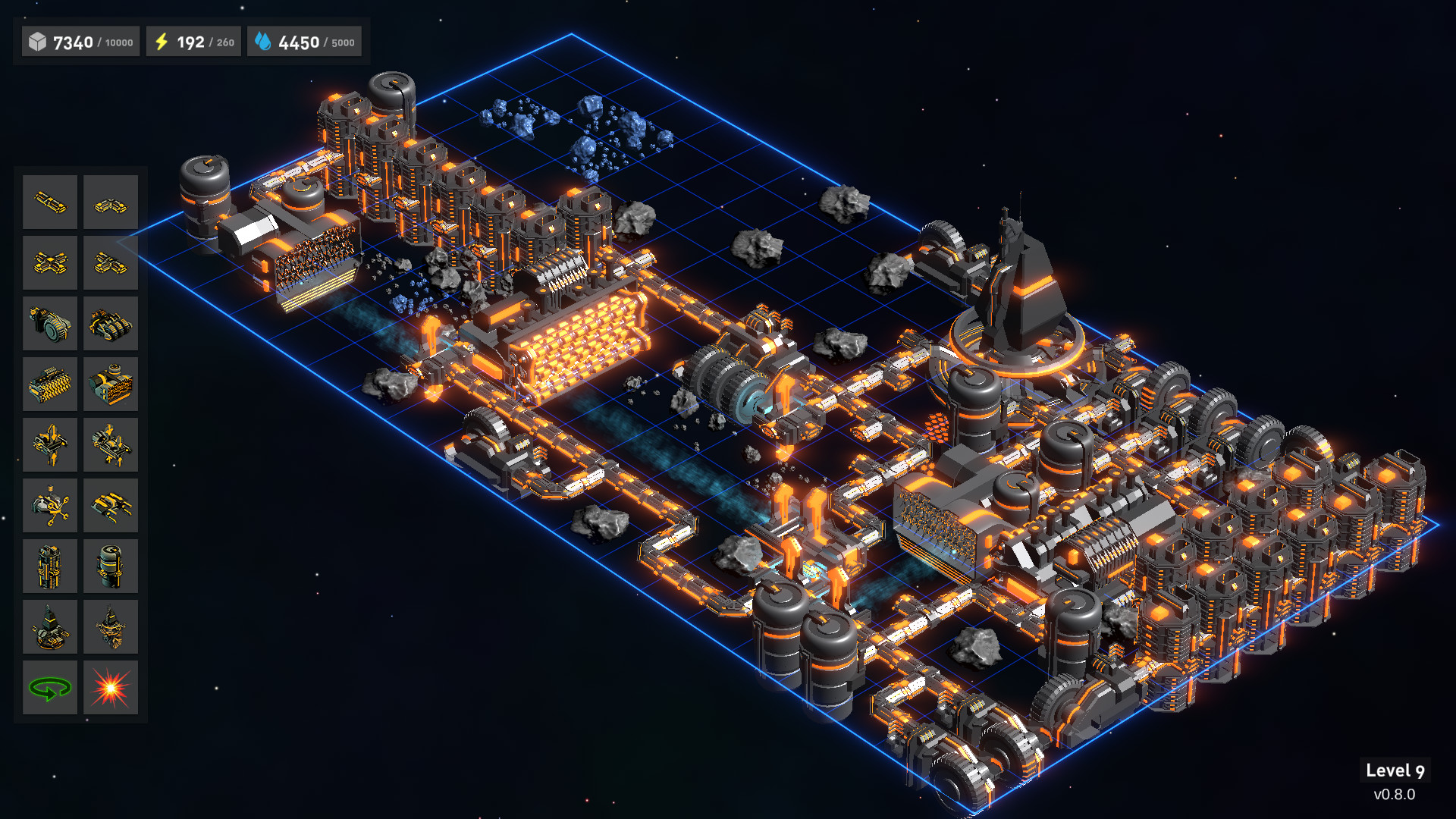This screenshot has height=819, width=1456.
Task: Select the downward merger building icon
Action: (x=110, y=444)
